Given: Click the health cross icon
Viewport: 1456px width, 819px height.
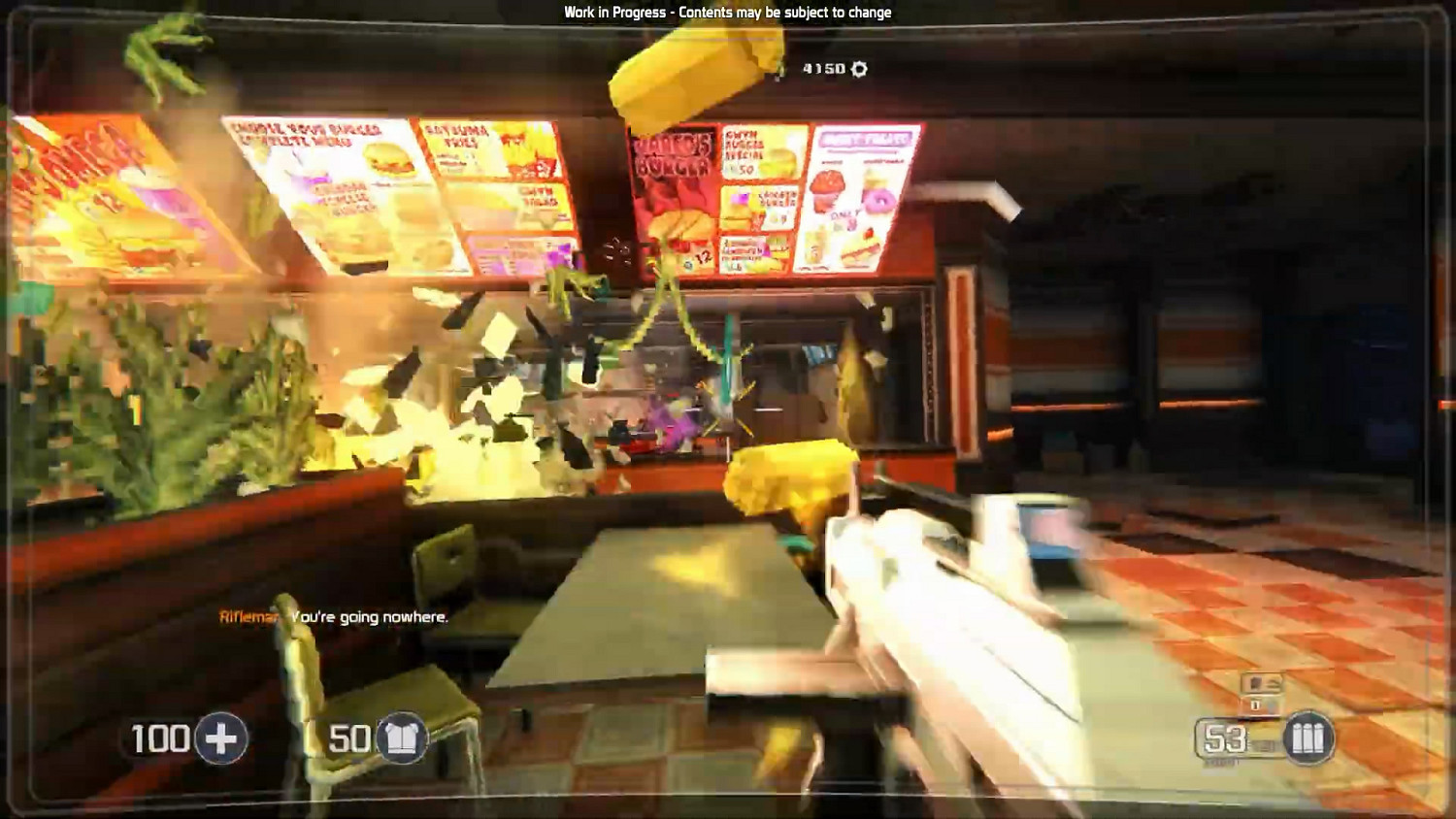Looking at the screenshot, I should click(x=221, y=737).
